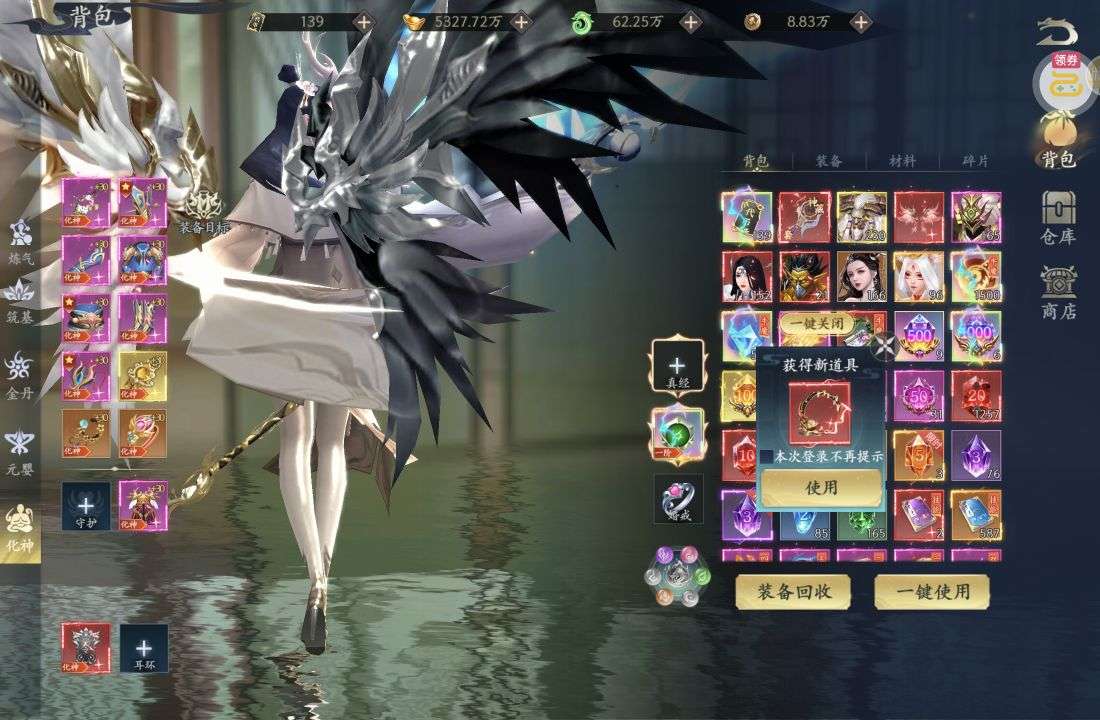Click the return arrow button
This screenshot has width=1100, height=720.
[x=1057, y=32]
